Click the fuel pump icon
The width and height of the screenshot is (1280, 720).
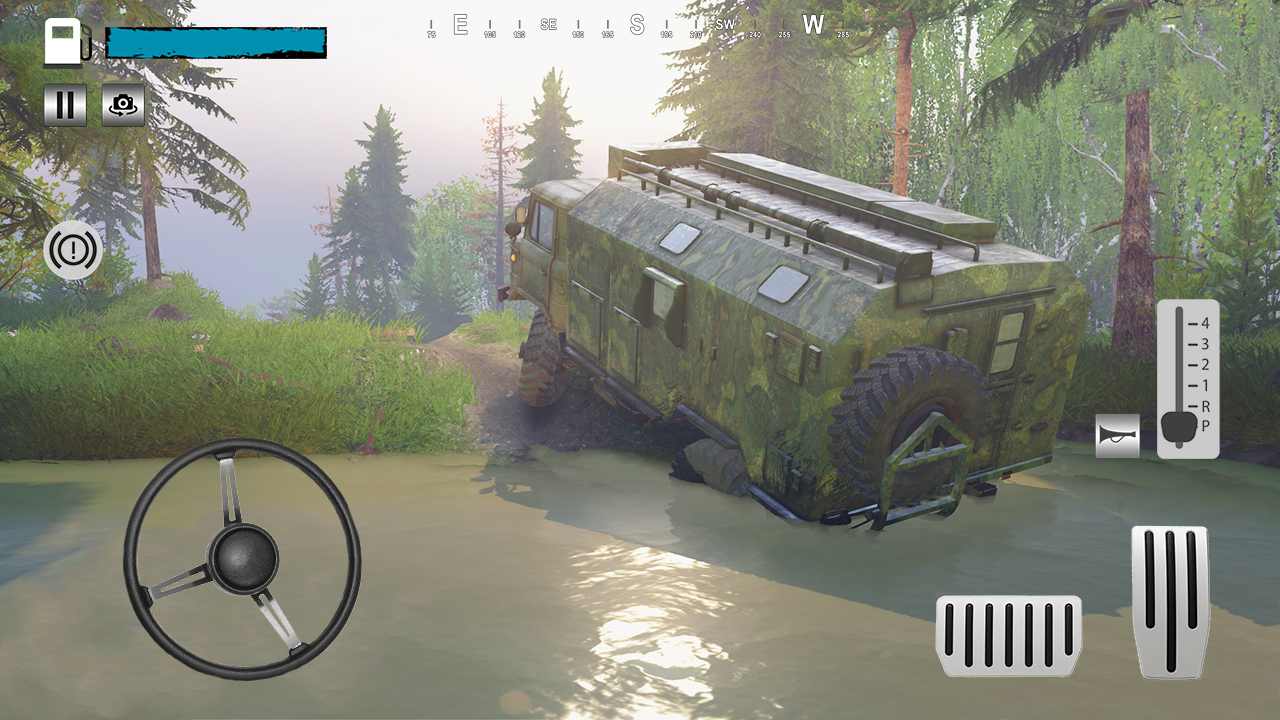coord(66,41)
